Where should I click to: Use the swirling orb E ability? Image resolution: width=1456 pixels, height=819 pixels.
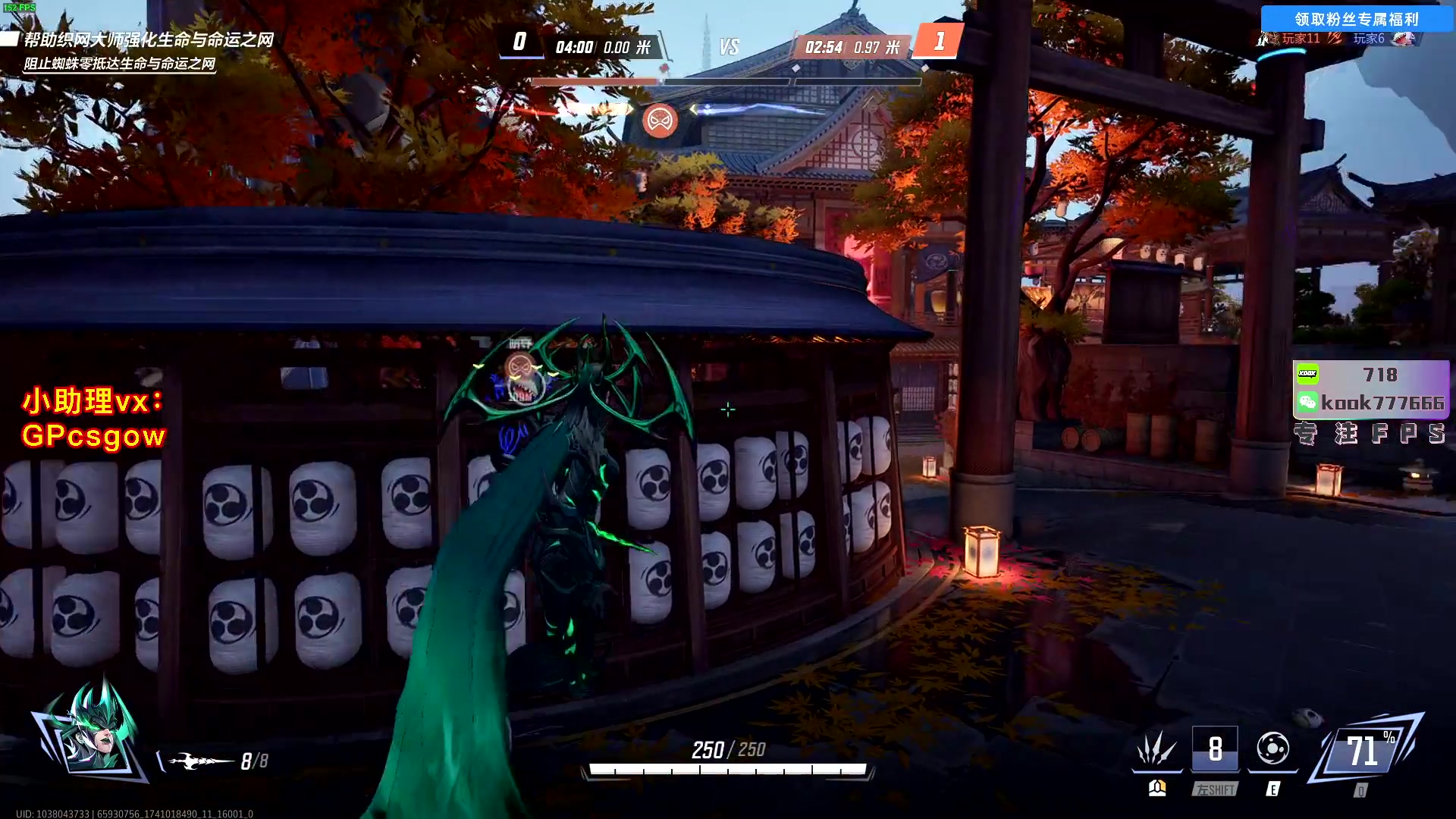(x=1272, y=749)
